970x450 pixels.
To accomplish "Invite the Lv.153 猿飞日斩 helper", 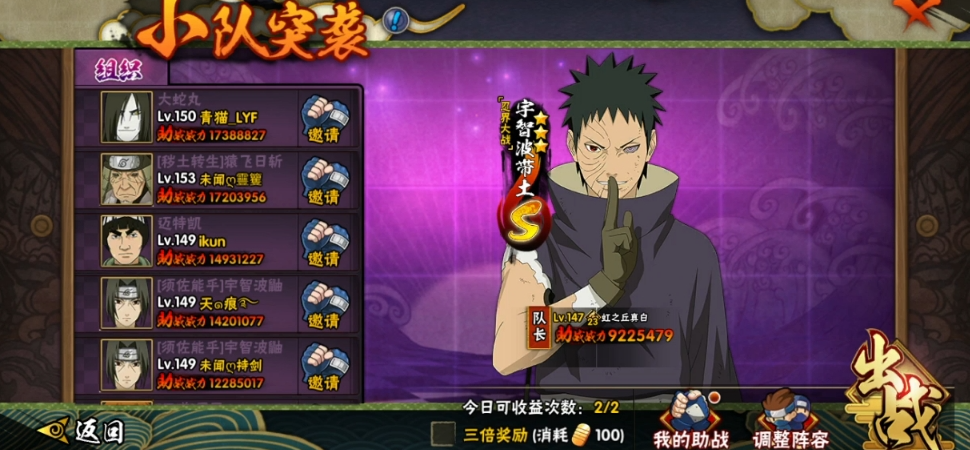I will (x=322, y=180).
